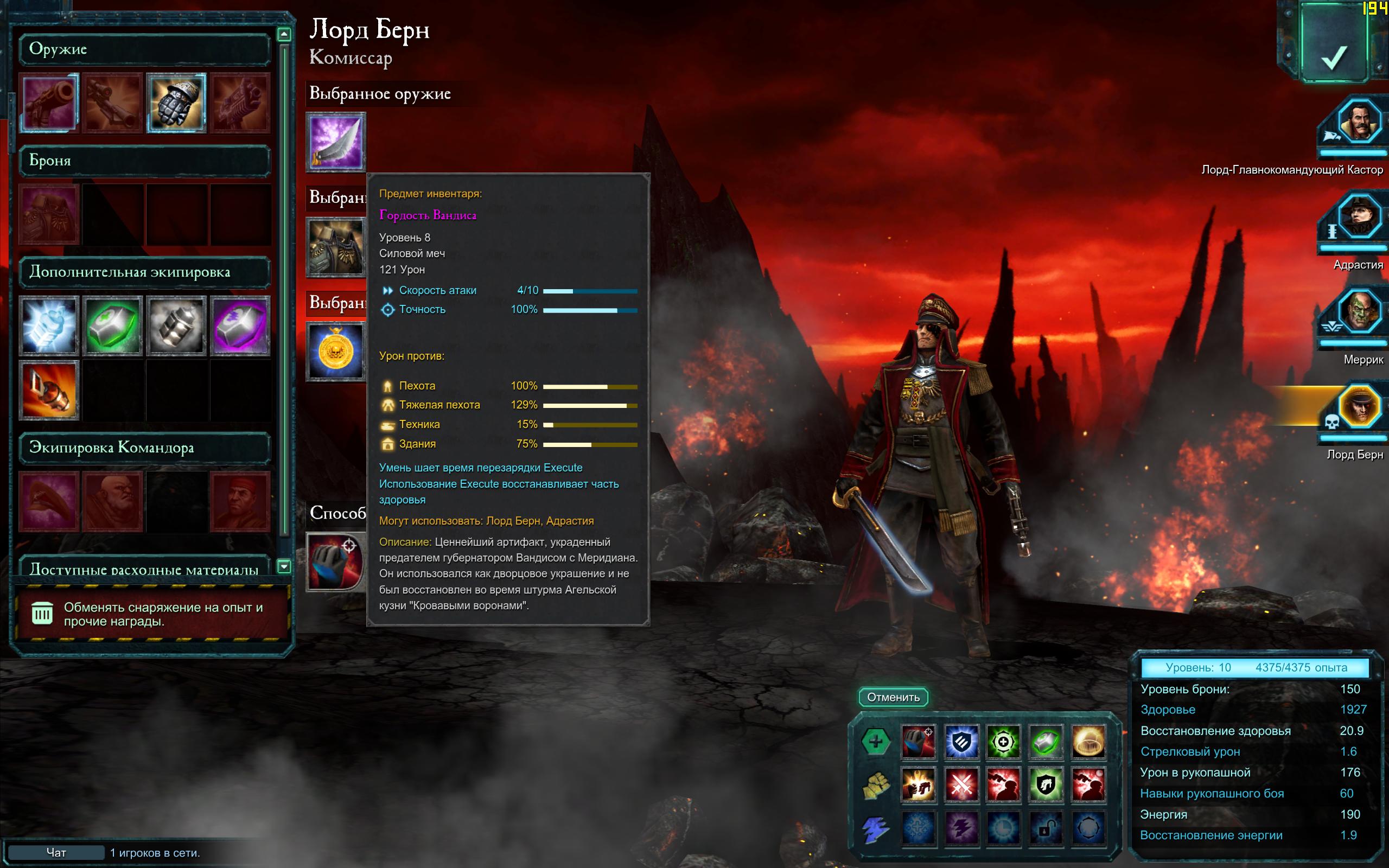The image size is (1389, 868).
Task: Select the Лорд Берн portrait
Action: (1358, 406)
